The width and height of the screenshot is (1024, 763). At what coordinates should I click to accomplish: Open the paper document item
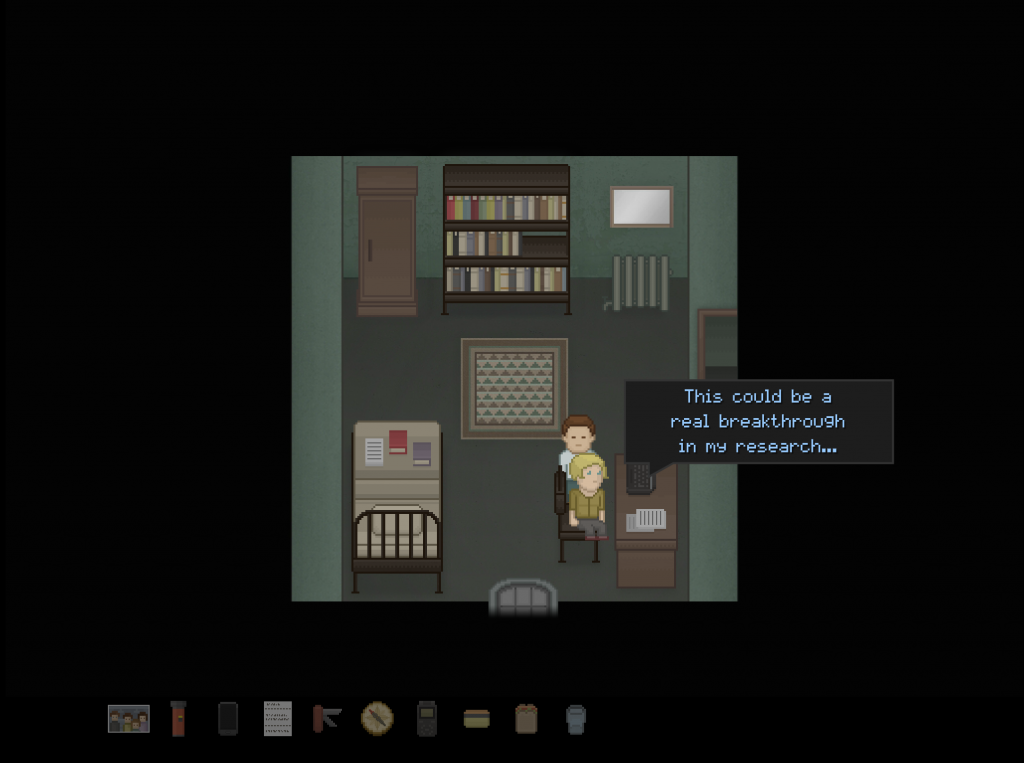point(278,718)
